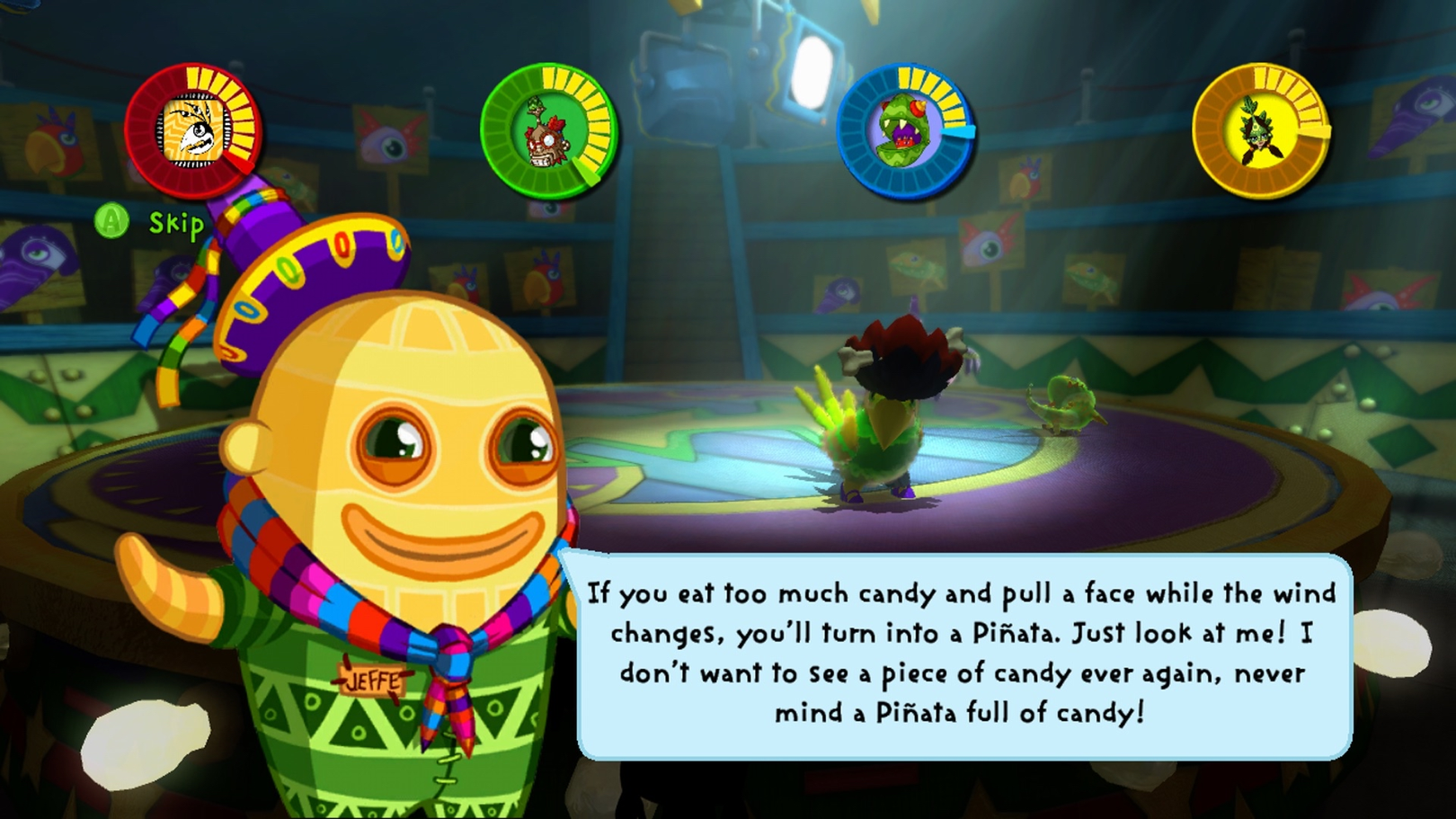1456x819 pixels.
Task: Select the green player badge with the tiki mask
Action: coord(547,131)
